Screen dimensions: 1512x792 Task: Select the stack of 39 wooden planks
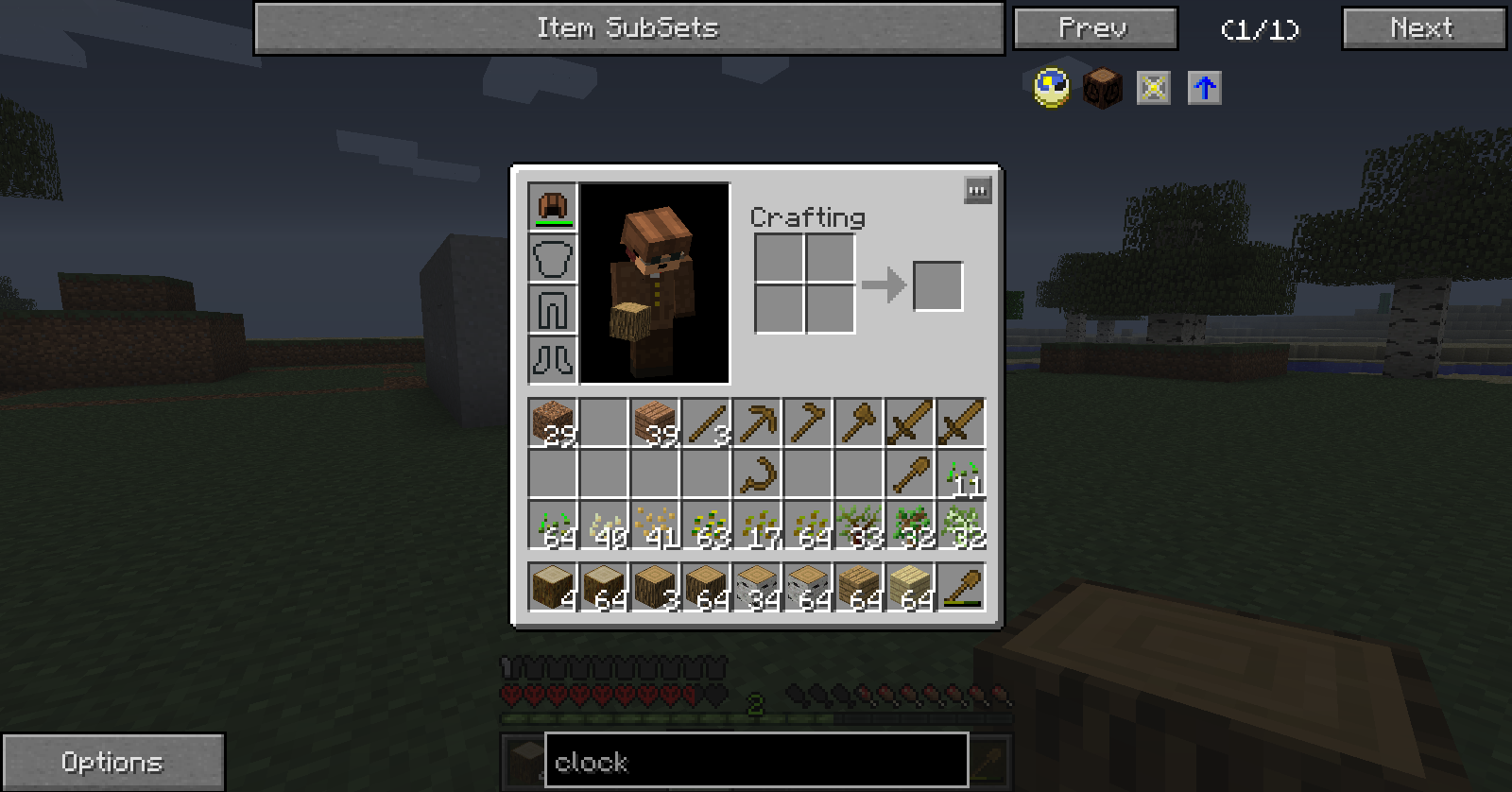655,422
